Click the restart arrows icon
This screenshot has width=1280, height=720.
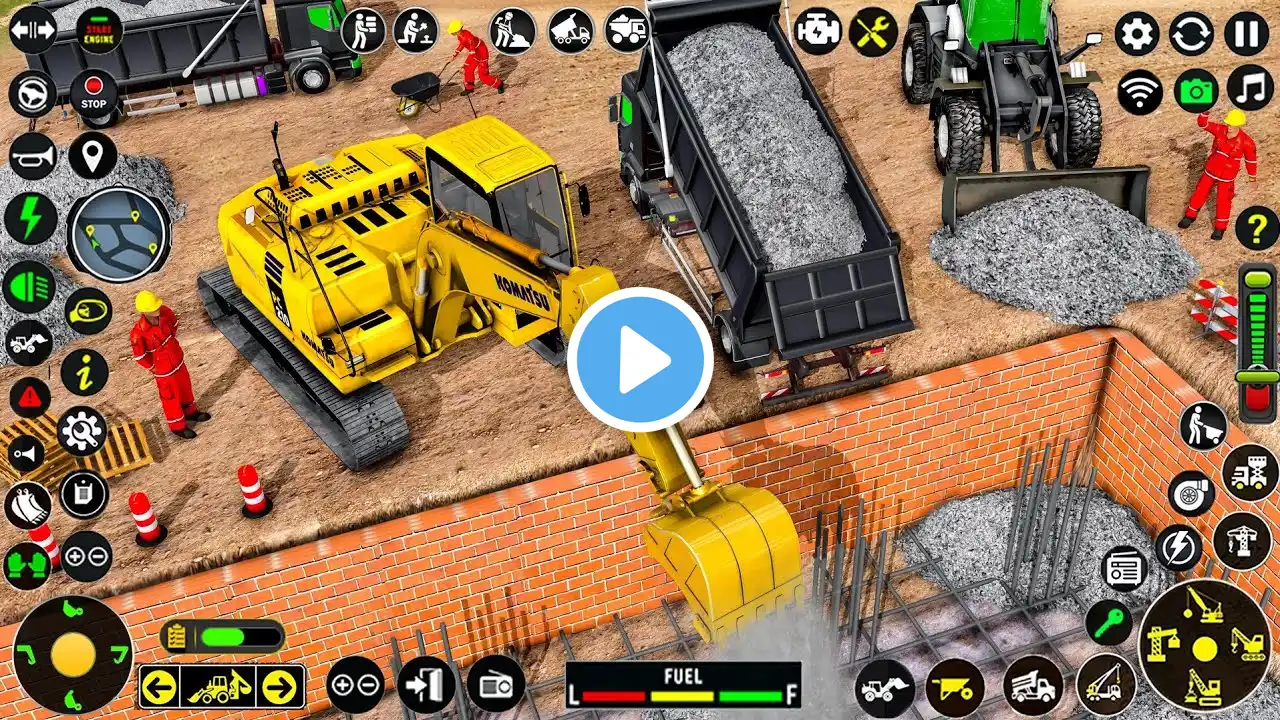[x=1192, y=34]
